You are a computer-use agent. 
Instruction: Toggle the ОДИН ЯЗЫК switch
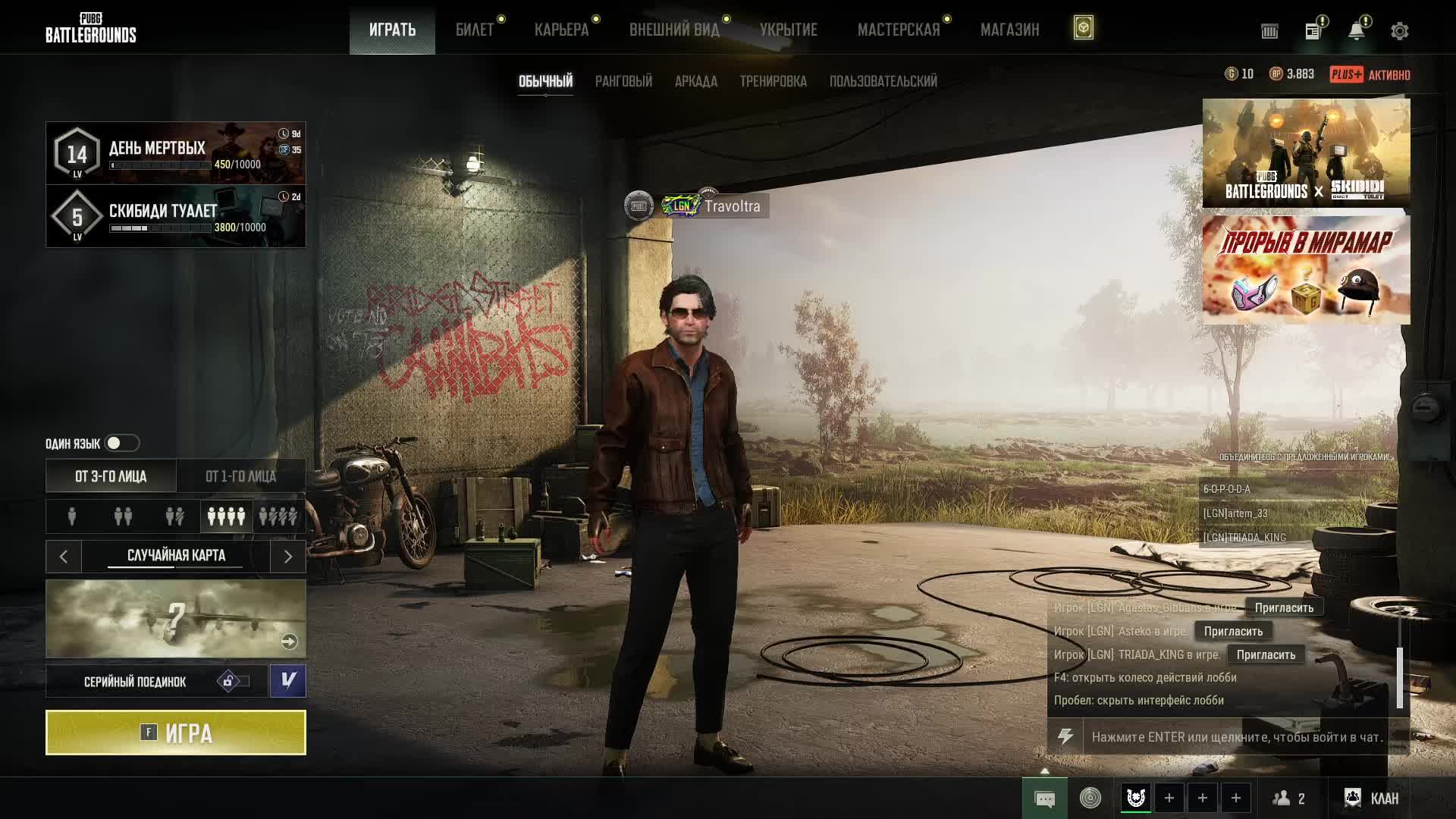tap(121, 443)
